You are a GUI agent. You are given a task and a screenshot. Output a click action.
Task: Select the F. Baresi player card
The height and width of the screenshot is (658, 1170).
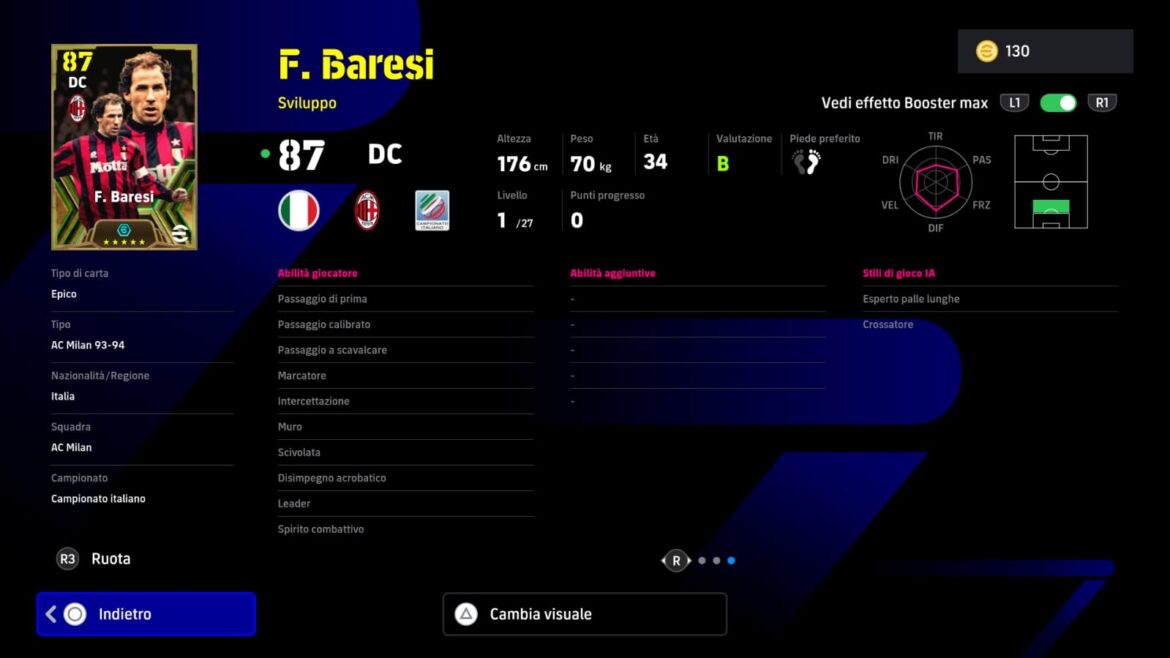coord(124,147)
